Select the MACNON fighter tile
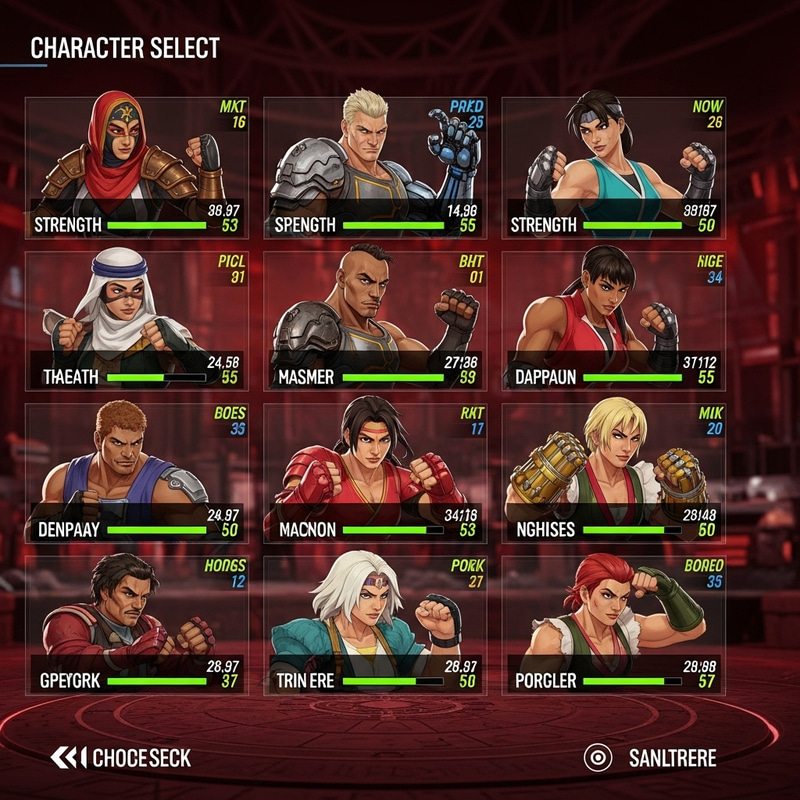Image resolution: width=800 pixels, height=800 pixels. click(375, 472)
